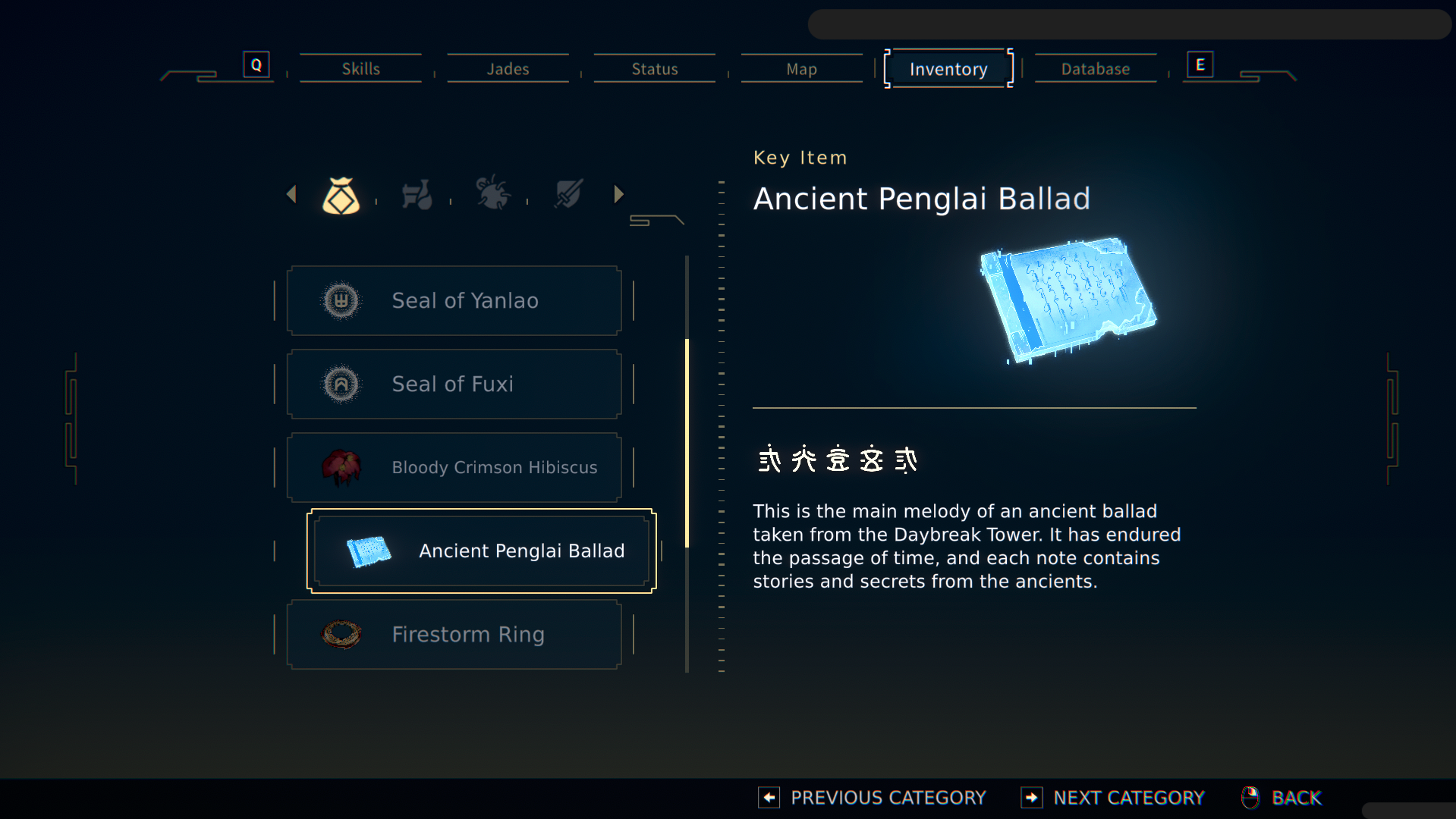The width and height of the screenshot is (1456, 819).
Task: Pick the Bloody Crimson Hibiscus item
Action: pyautogui.click(x=454, y=467)
